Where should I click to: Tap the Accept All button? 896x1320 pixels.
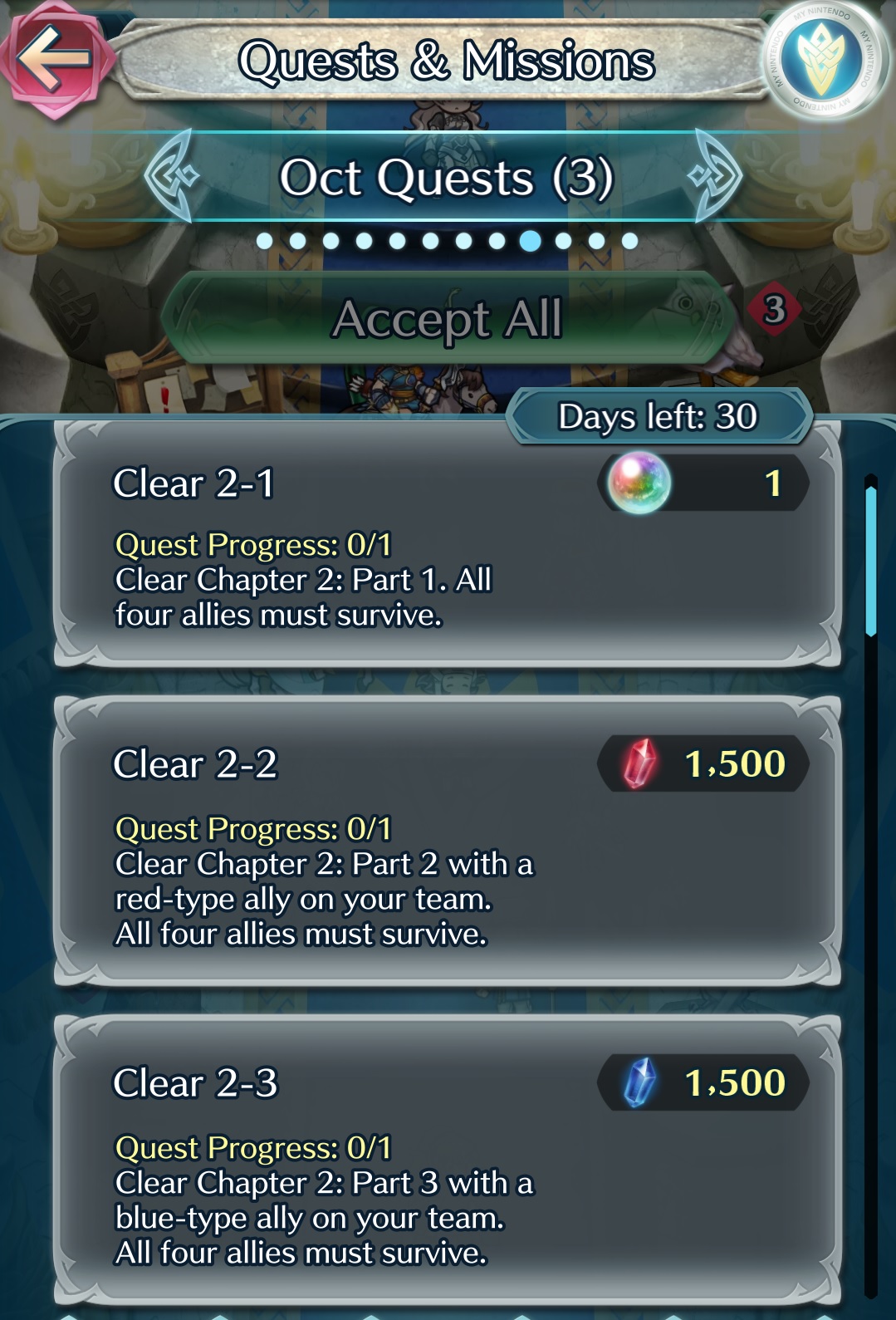[447, 318]
